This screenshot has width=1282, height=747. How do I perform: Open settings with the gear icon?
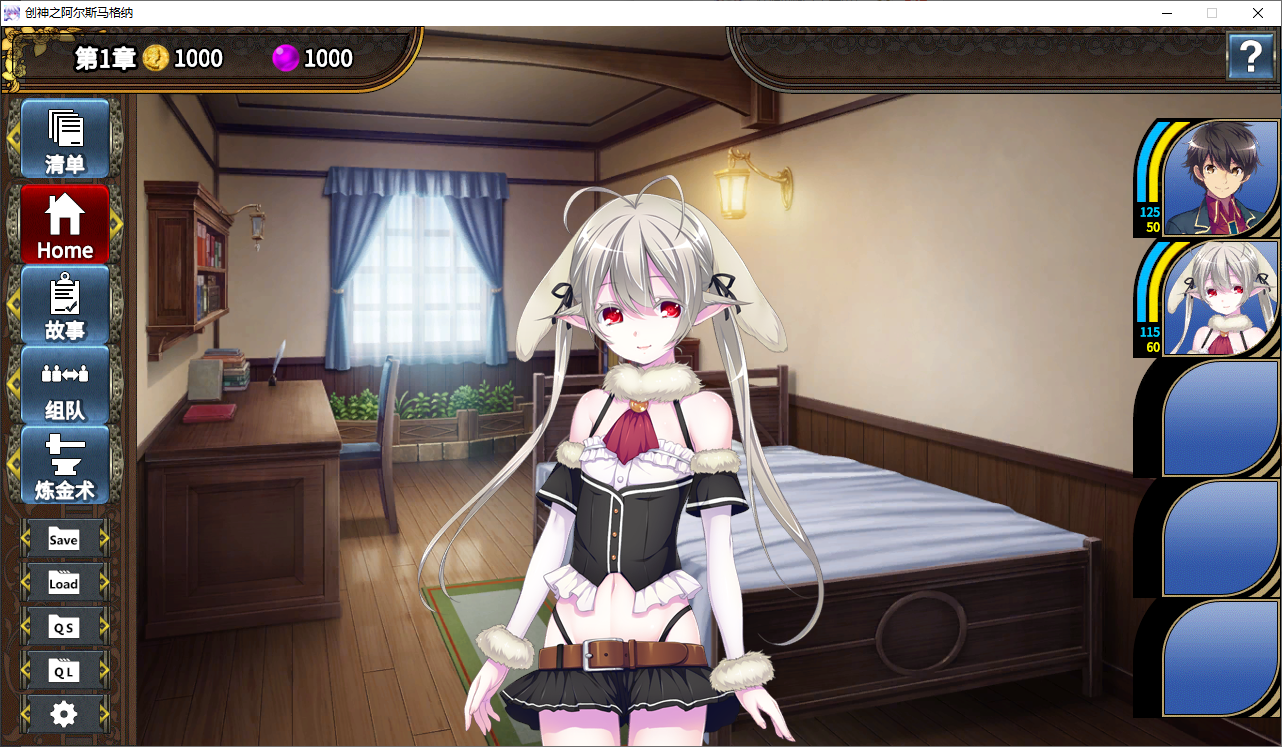tap(64, 713)
